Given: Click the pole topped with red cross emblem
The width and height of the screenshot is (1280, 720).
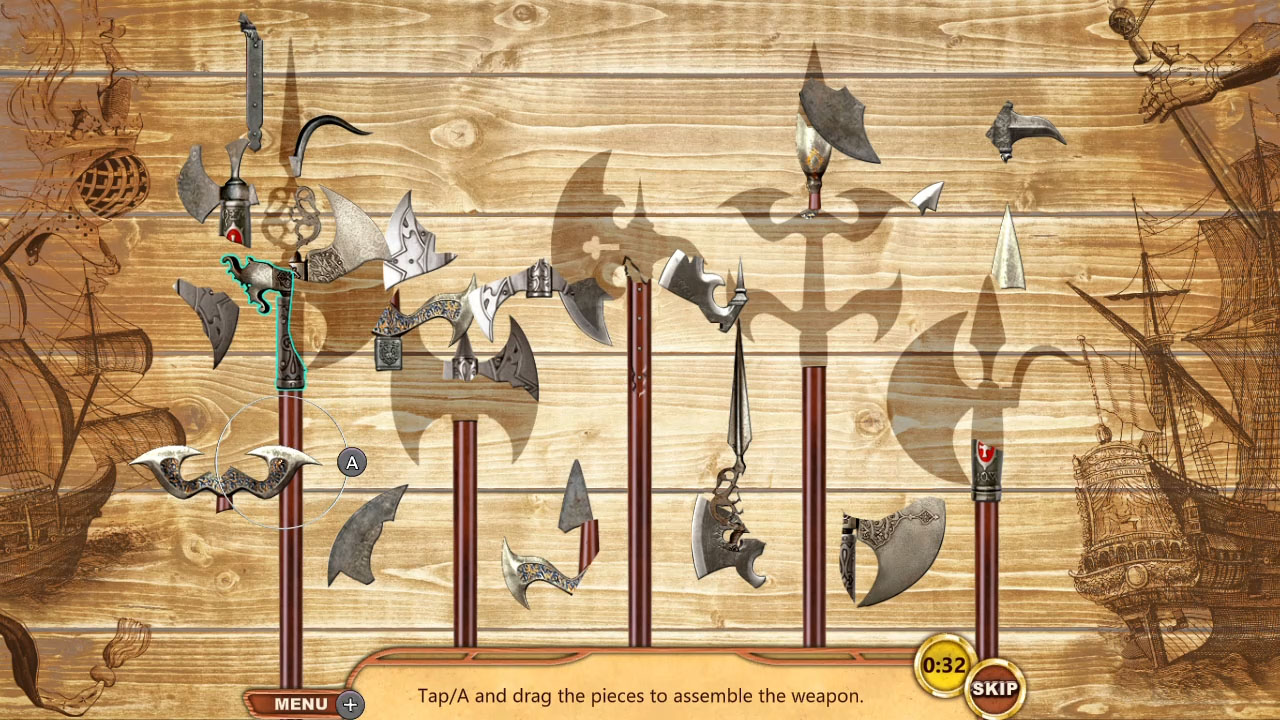Looking at the screenshot, I should [x=985, y=460].
